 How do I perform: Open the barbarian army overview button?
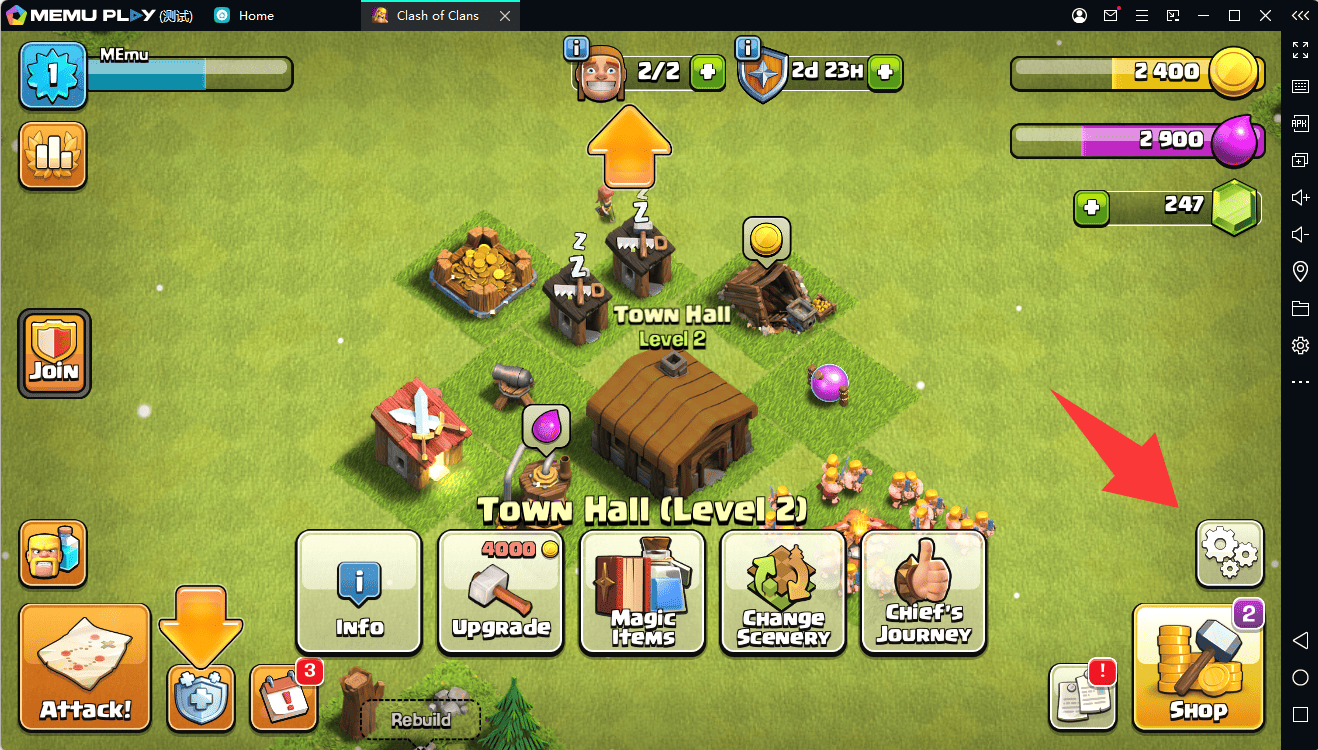pos(53,552)
